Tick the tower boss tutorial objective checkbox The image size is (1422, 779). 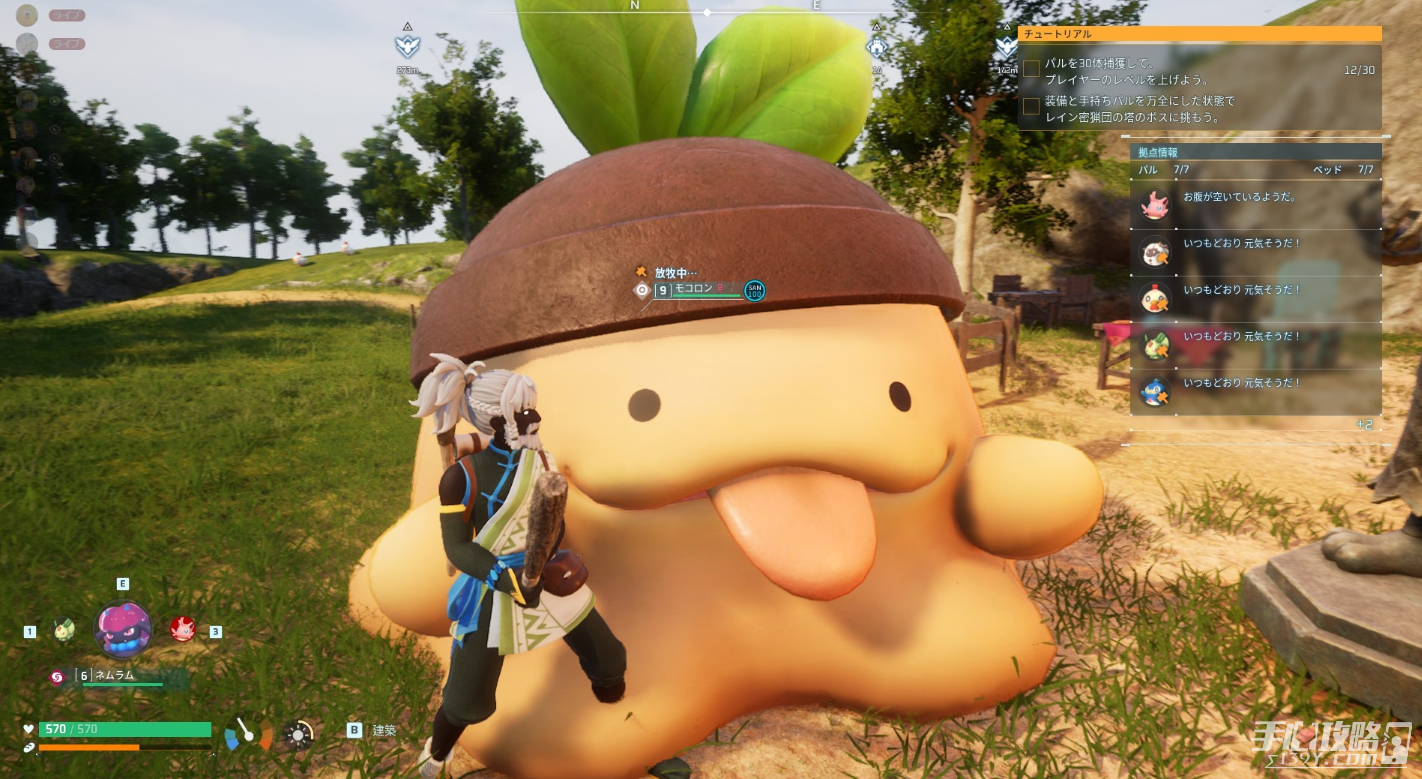[1031, 106]
